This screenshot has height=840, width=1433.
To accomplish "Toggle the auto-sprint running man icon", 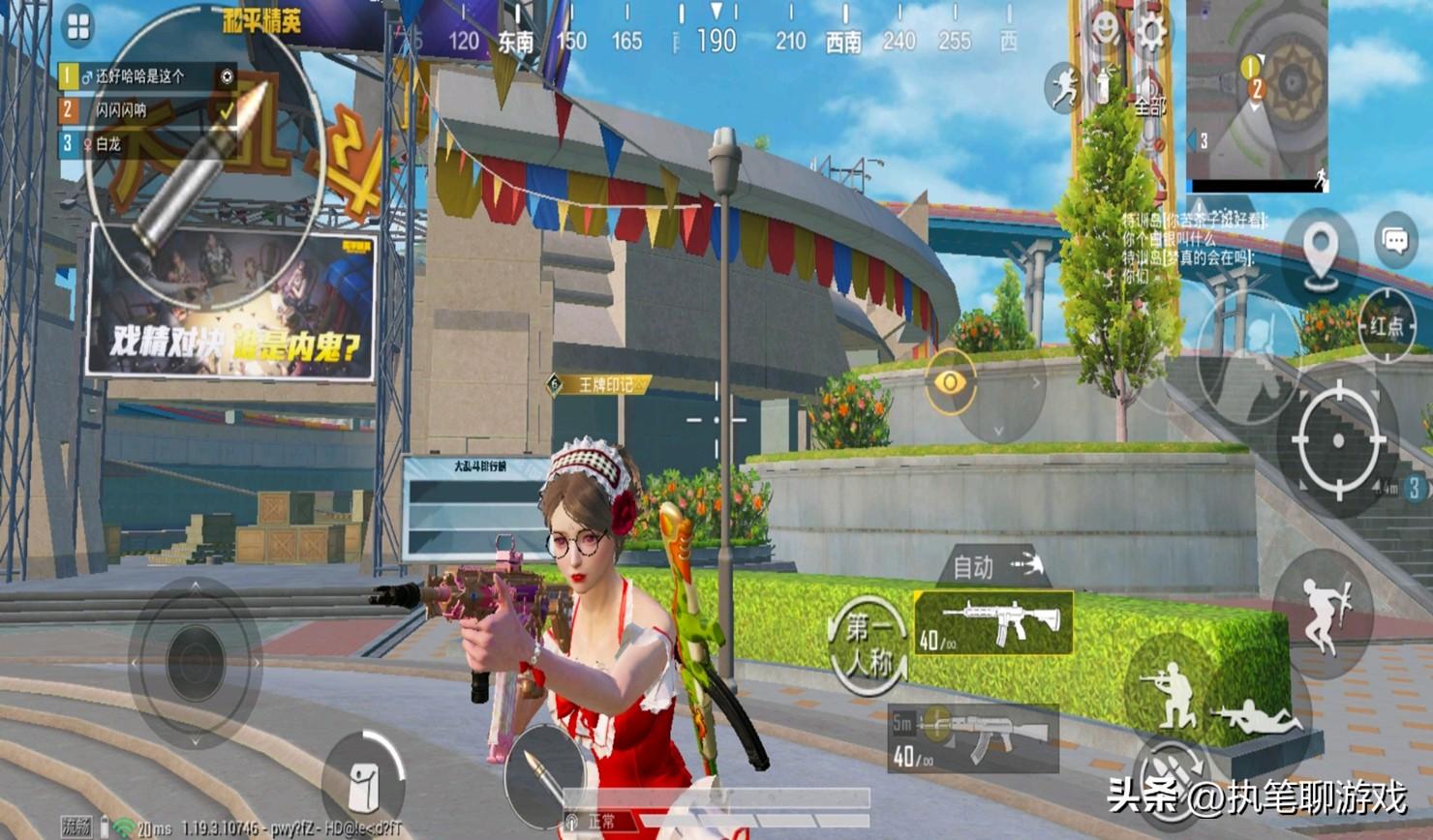I will click(x=1064, y=87).
